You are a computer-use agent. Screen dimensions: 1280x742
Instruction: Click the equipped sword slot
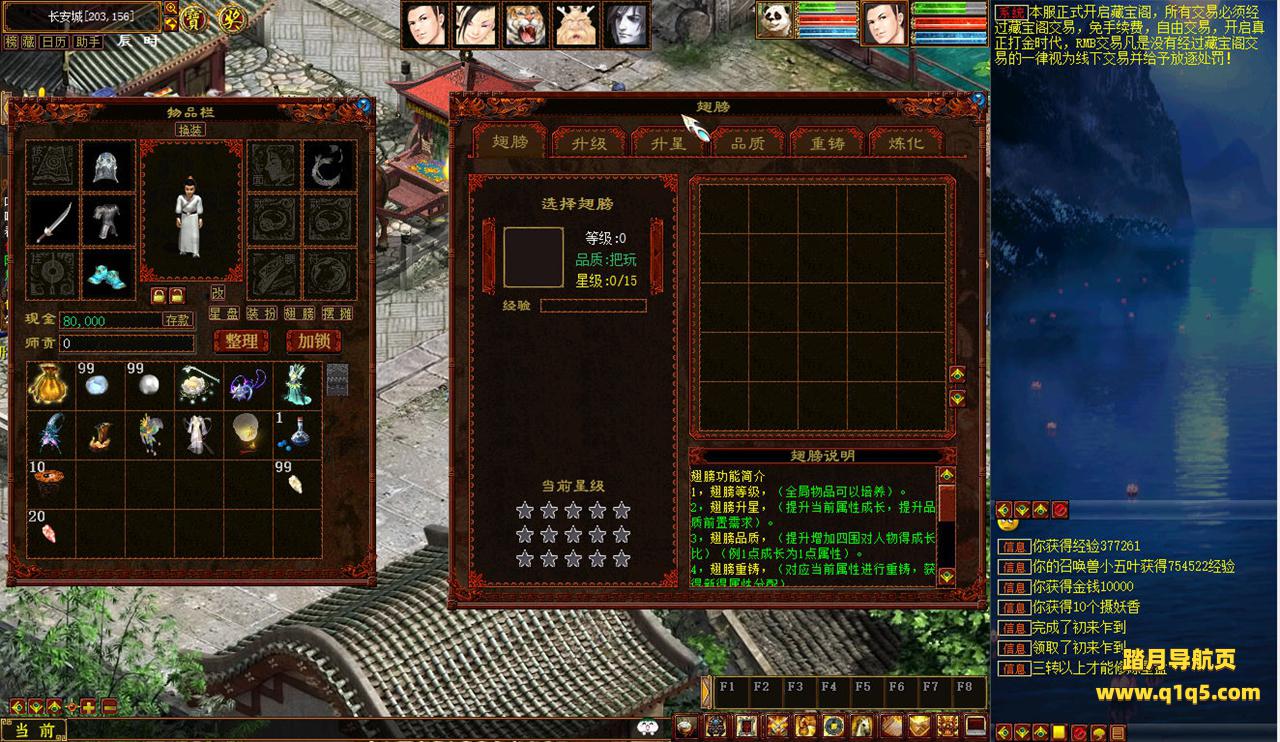pyautogui.click(x=53, y=221)
